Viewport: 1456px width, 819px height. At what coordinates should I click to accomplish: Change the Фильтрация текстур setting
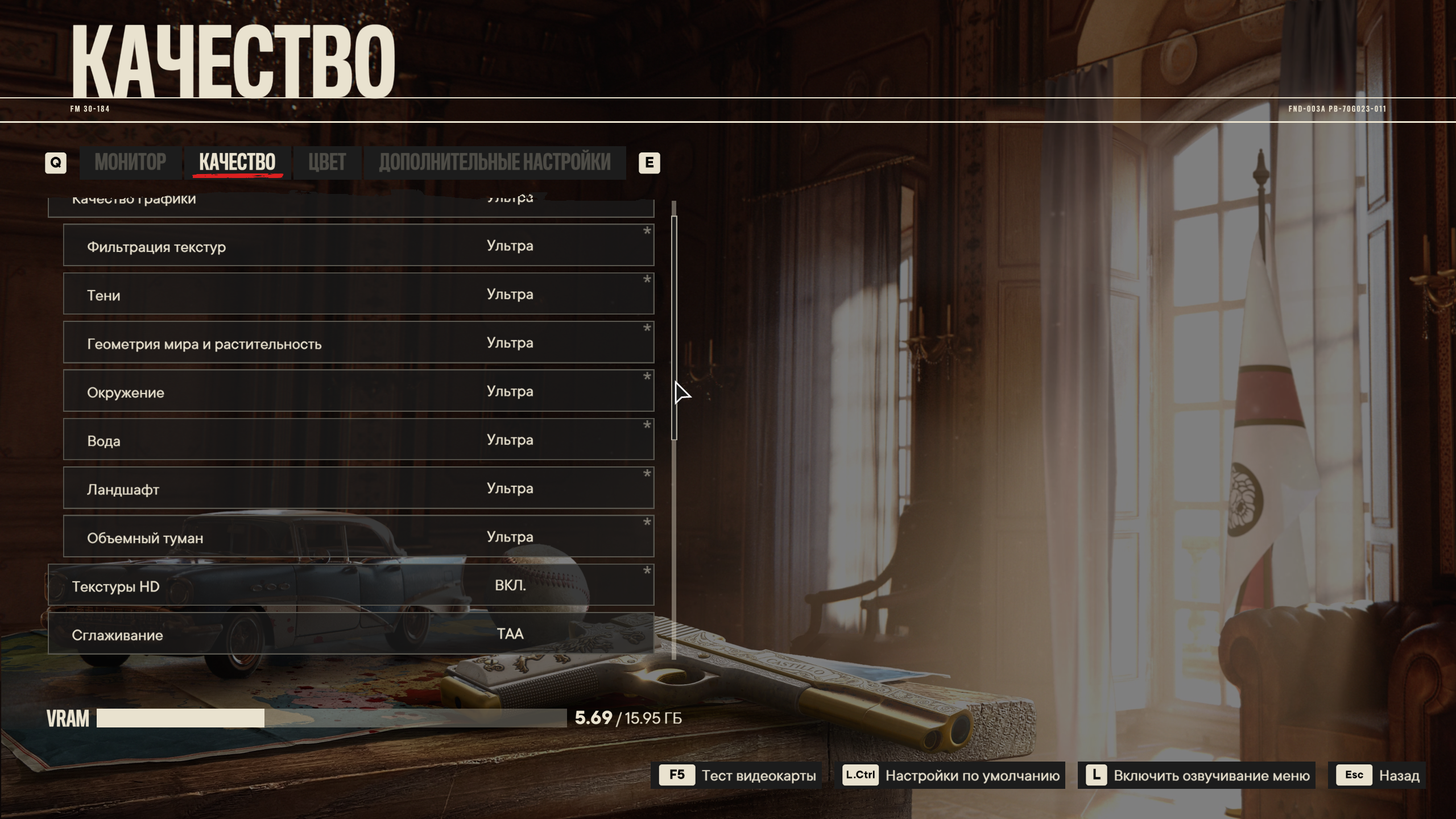[x=358, y=246]
